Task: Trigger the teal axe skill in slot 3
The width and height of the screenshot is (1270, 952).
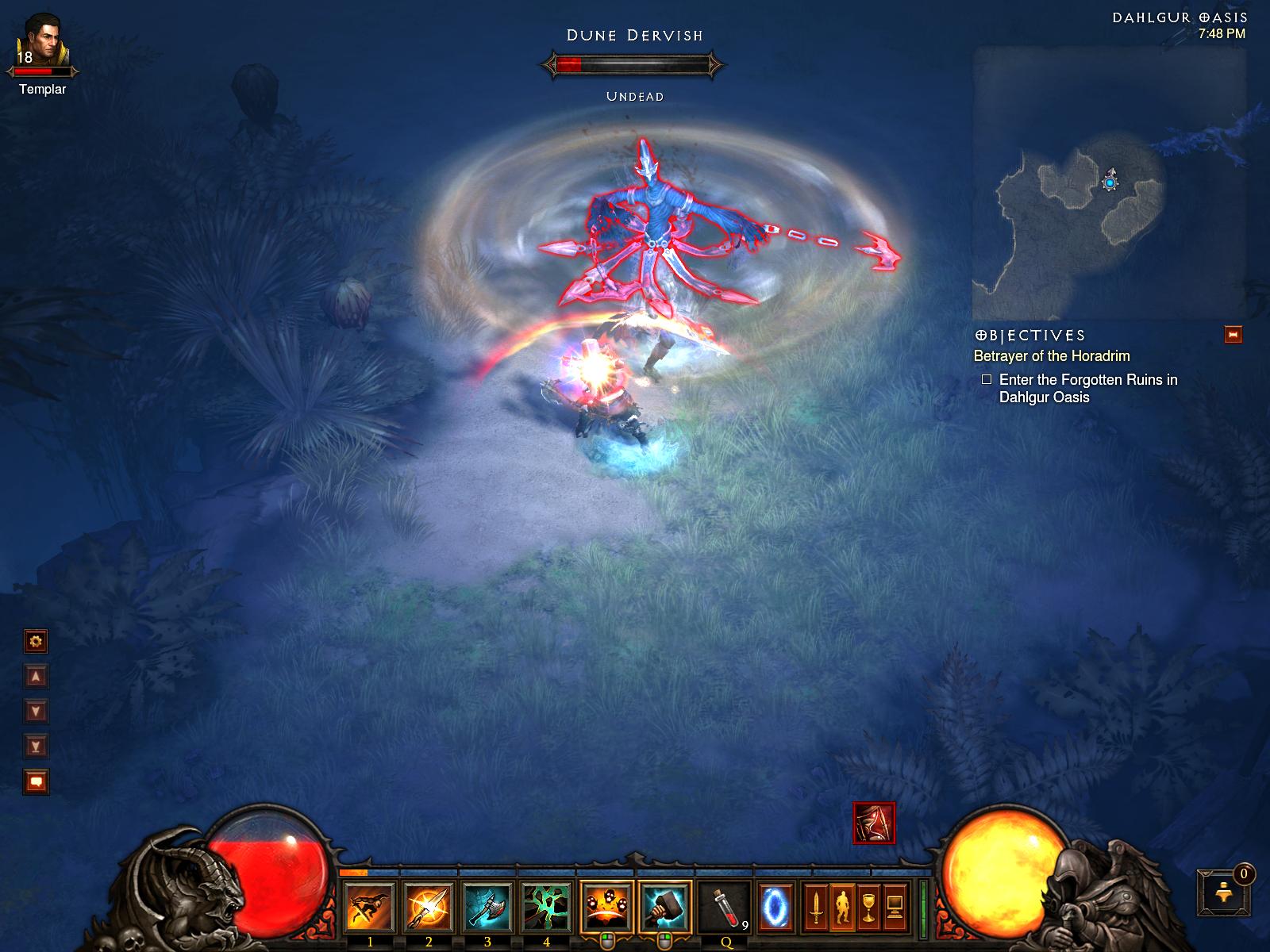Action: tap(487, 907)
